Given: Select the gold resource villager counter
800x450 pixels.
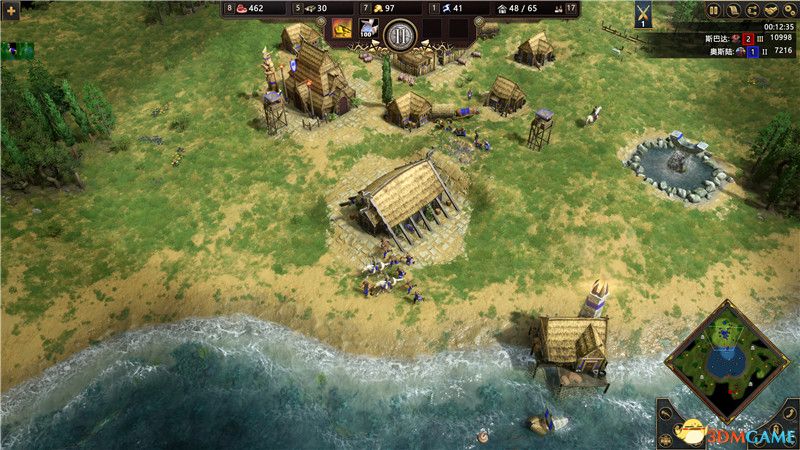Looking at the screenshot, I should click(374, 9).
